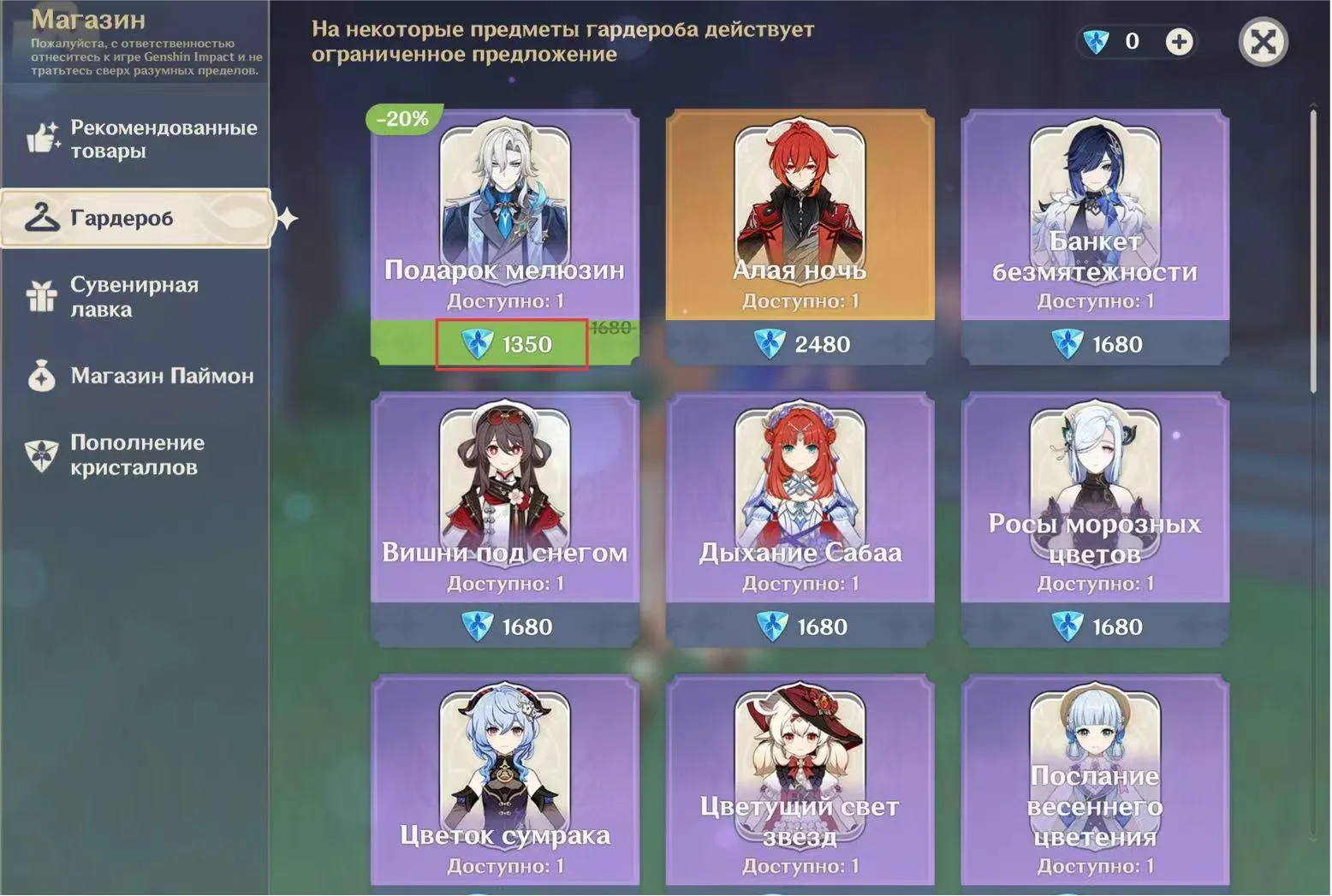The height and width of the screenshot is (896, 1332).
Task: View the Цветущий свет звезд outfit
Action: point(800,779)
